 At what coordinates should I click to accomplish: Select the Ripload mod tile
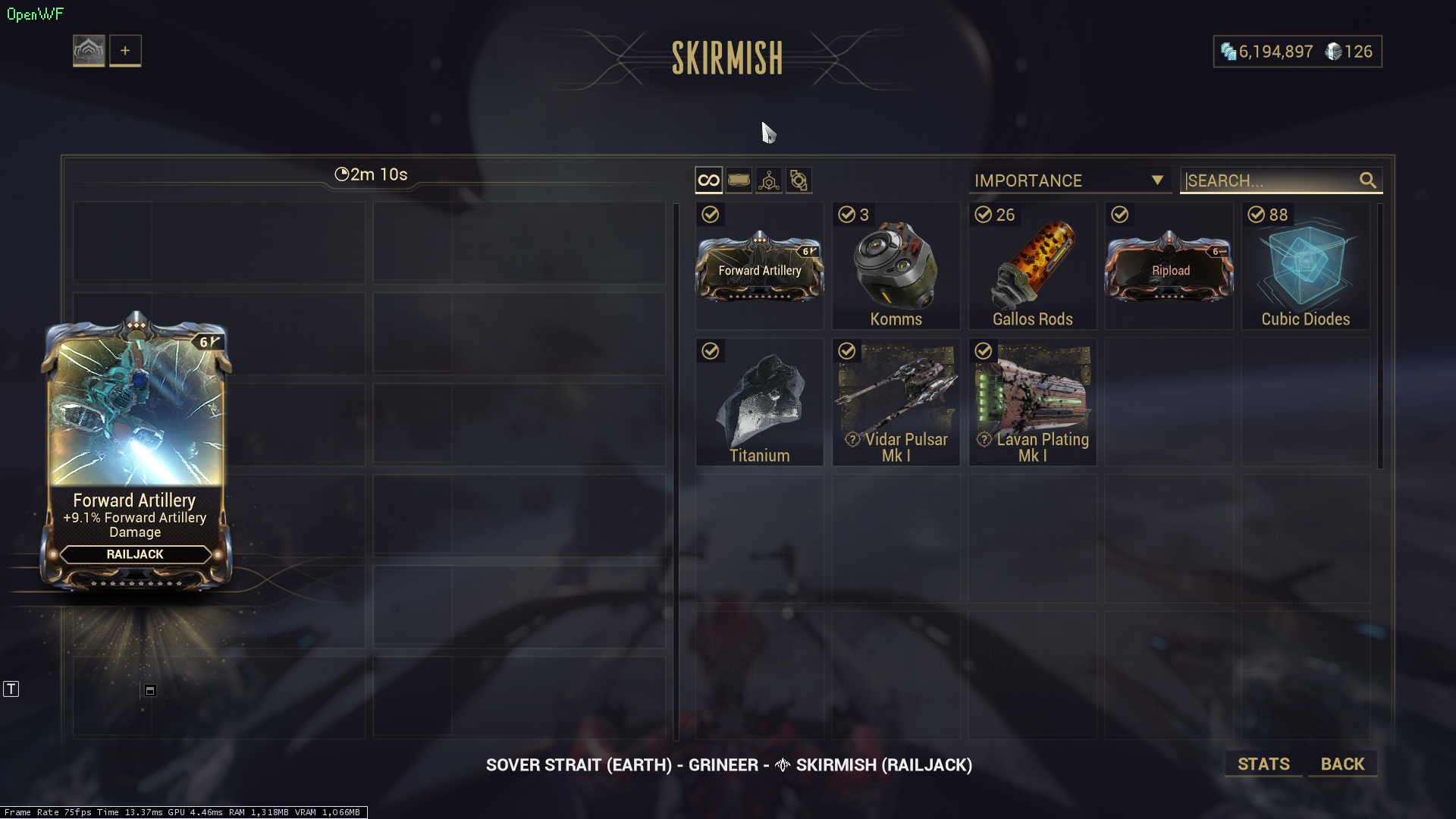tap(1169, 266)
